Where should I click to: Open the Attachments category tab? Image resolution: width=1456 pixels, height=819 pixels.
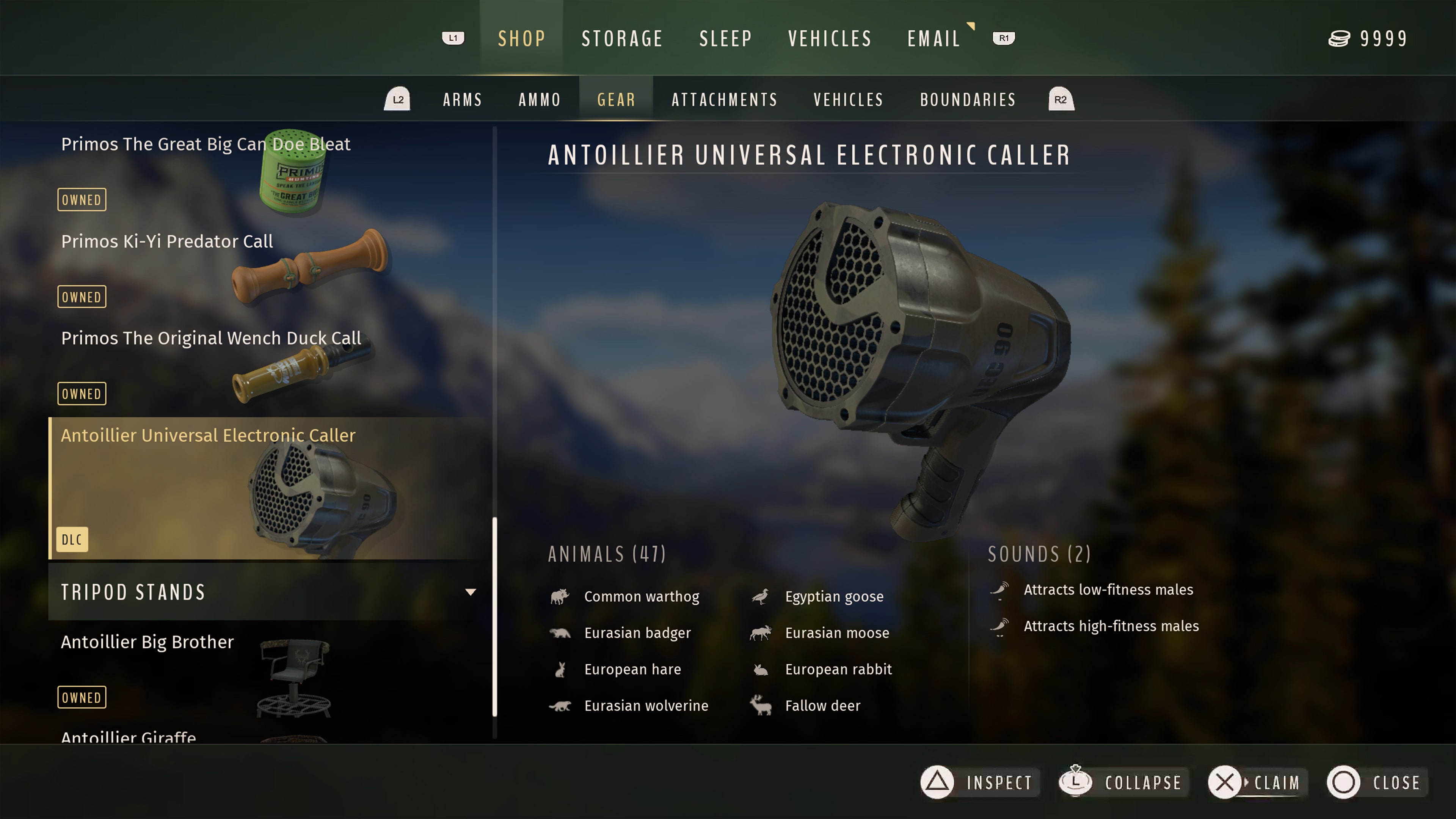coord(724,99)
